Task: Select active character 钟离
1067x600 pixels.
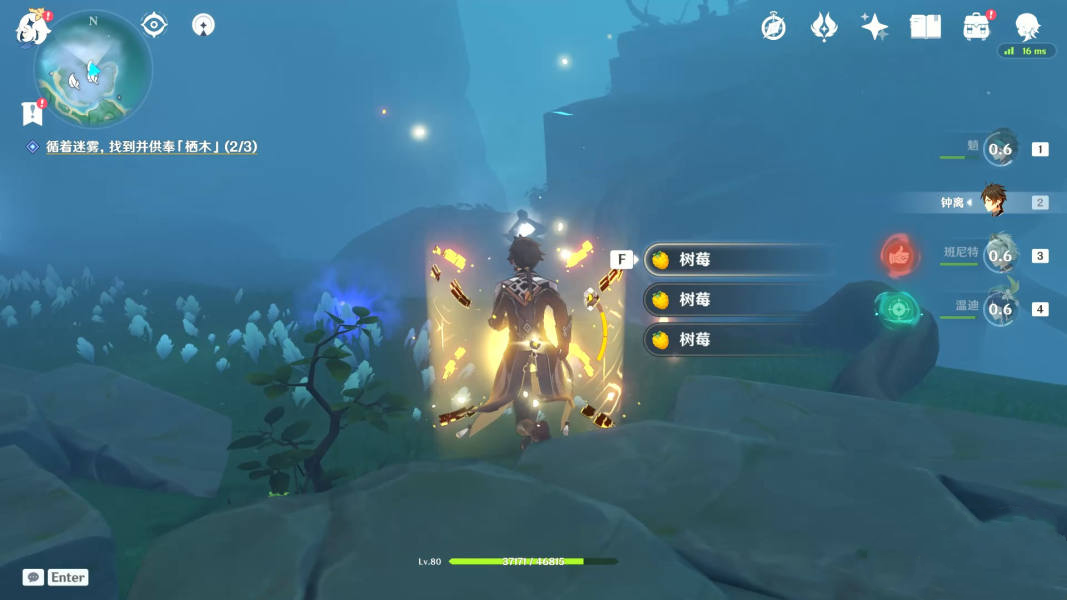Action: [992, 202]
